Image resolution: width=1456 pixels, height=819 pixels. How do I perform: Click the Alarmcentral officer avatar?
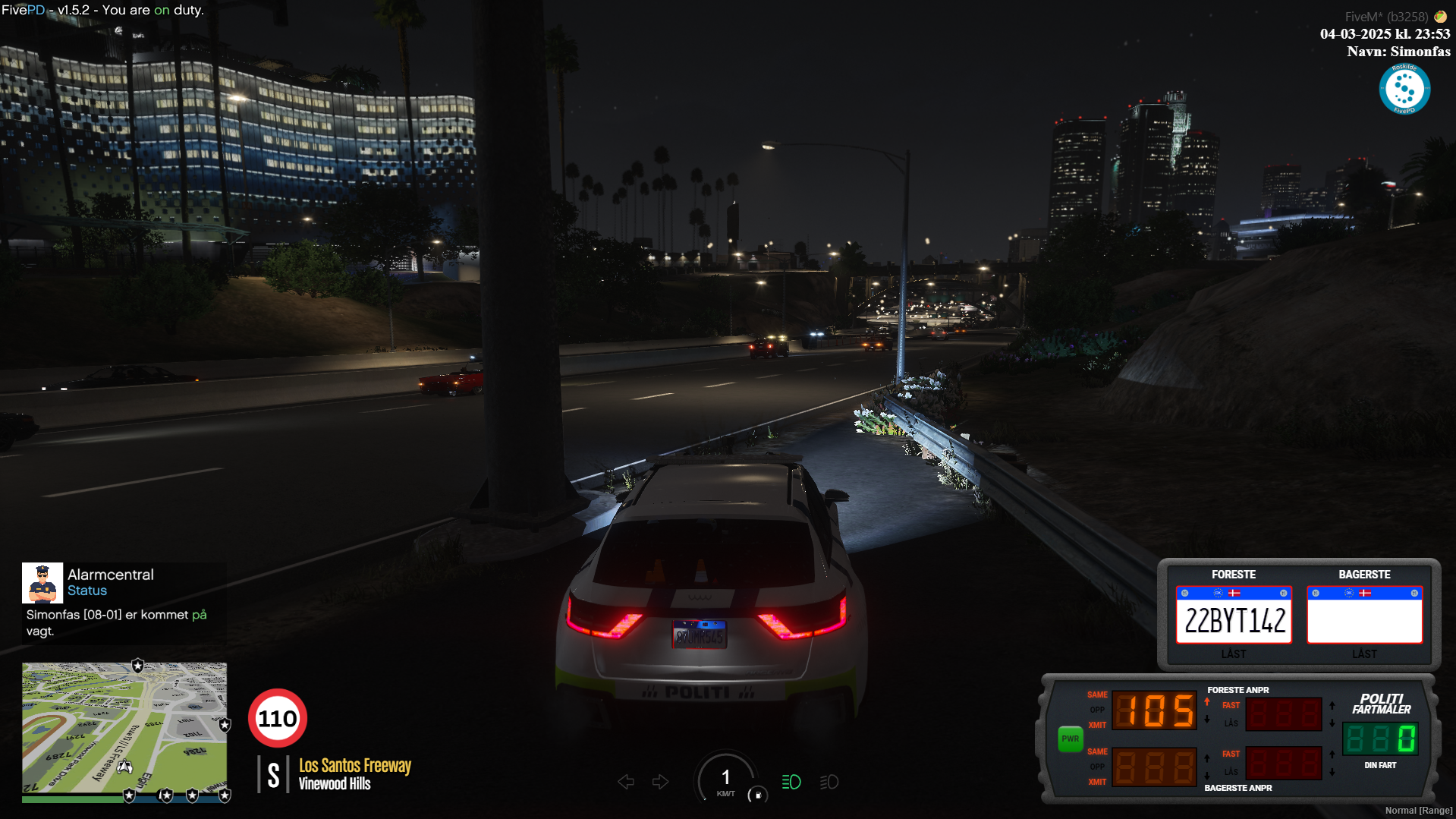(42, 582)
